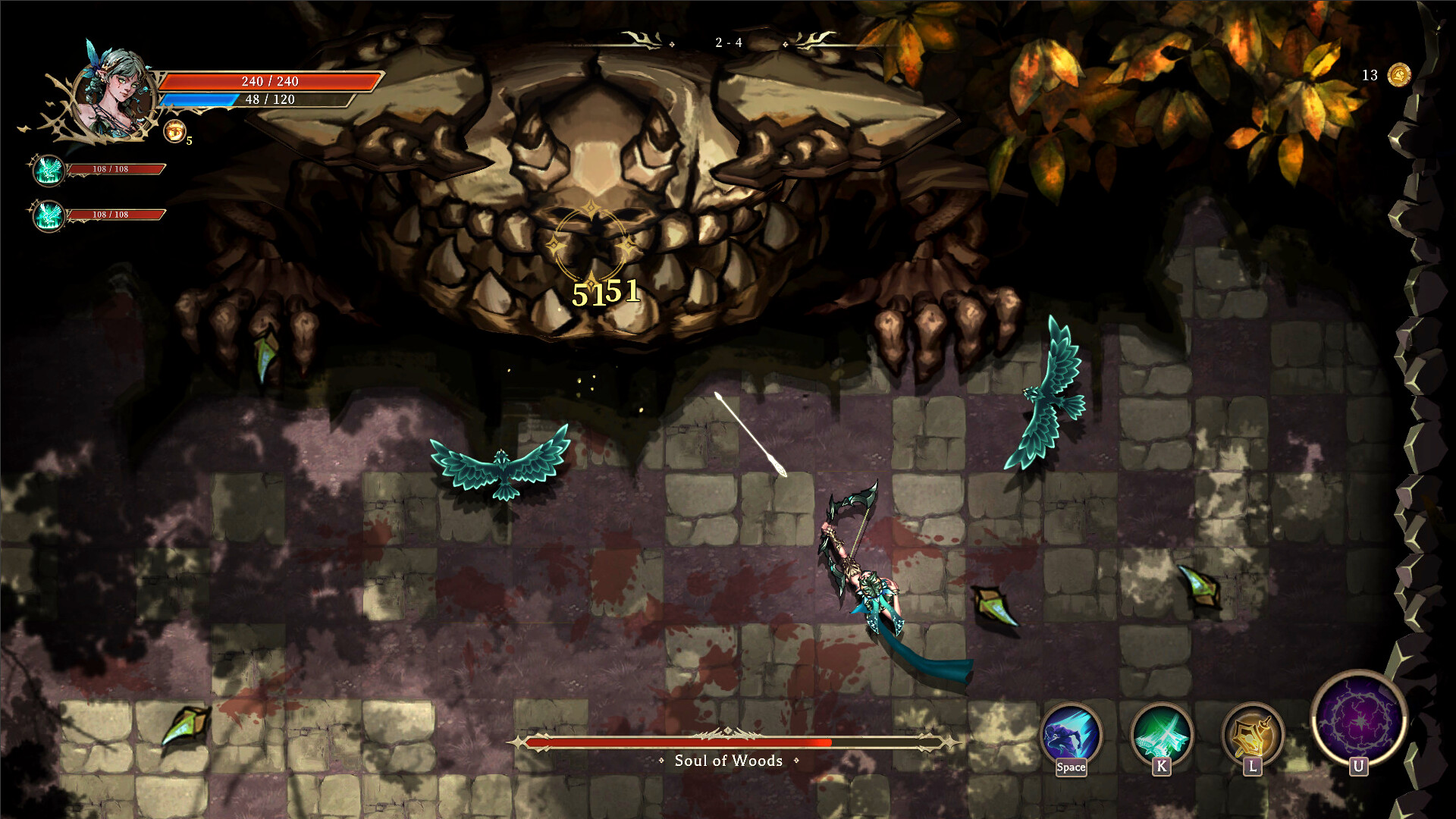Click the 240 / 240 health value text

pos(269,80)
